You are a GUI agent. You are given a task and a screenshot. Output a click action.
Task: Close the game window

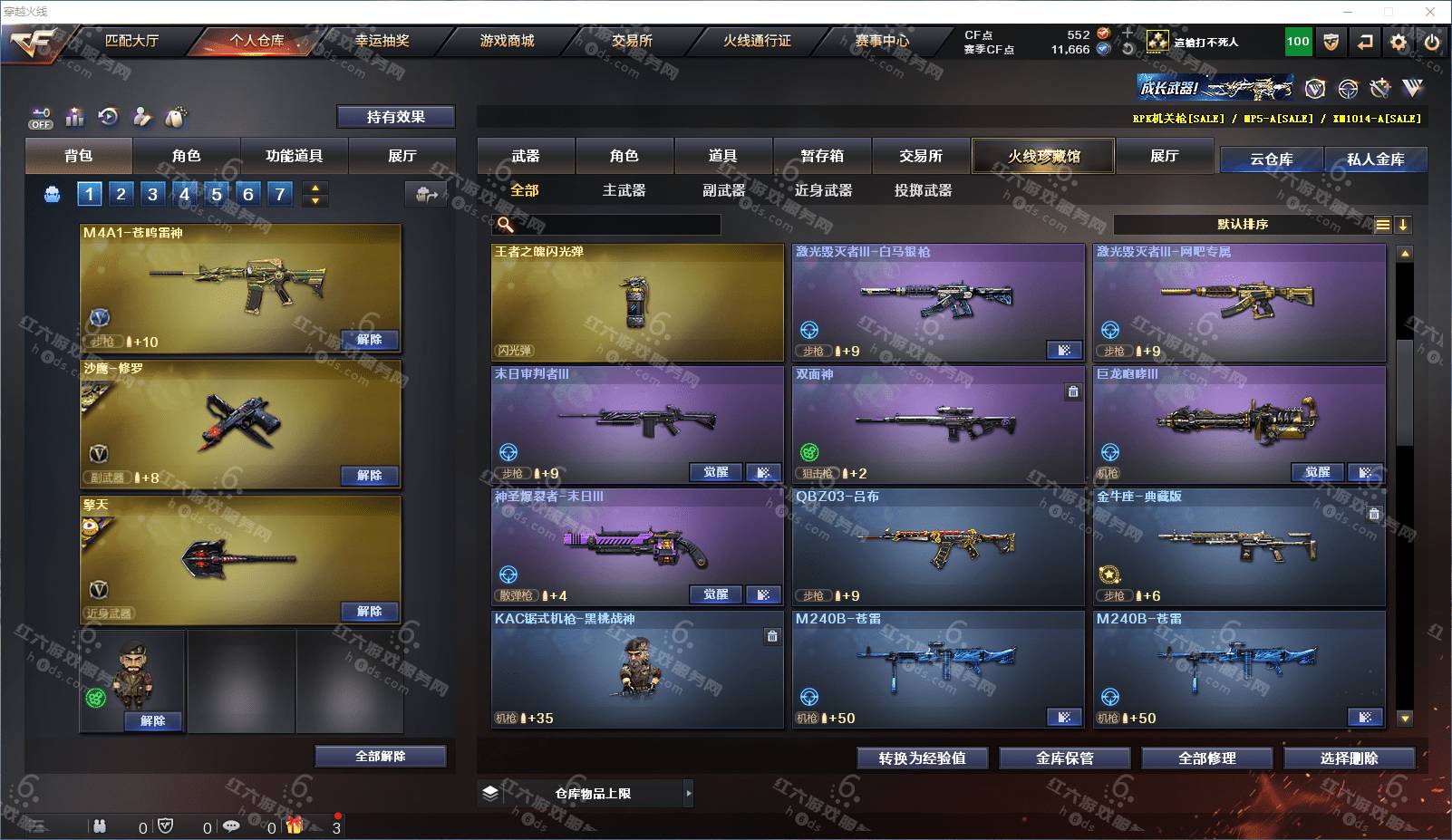(x=1429, y=12)
